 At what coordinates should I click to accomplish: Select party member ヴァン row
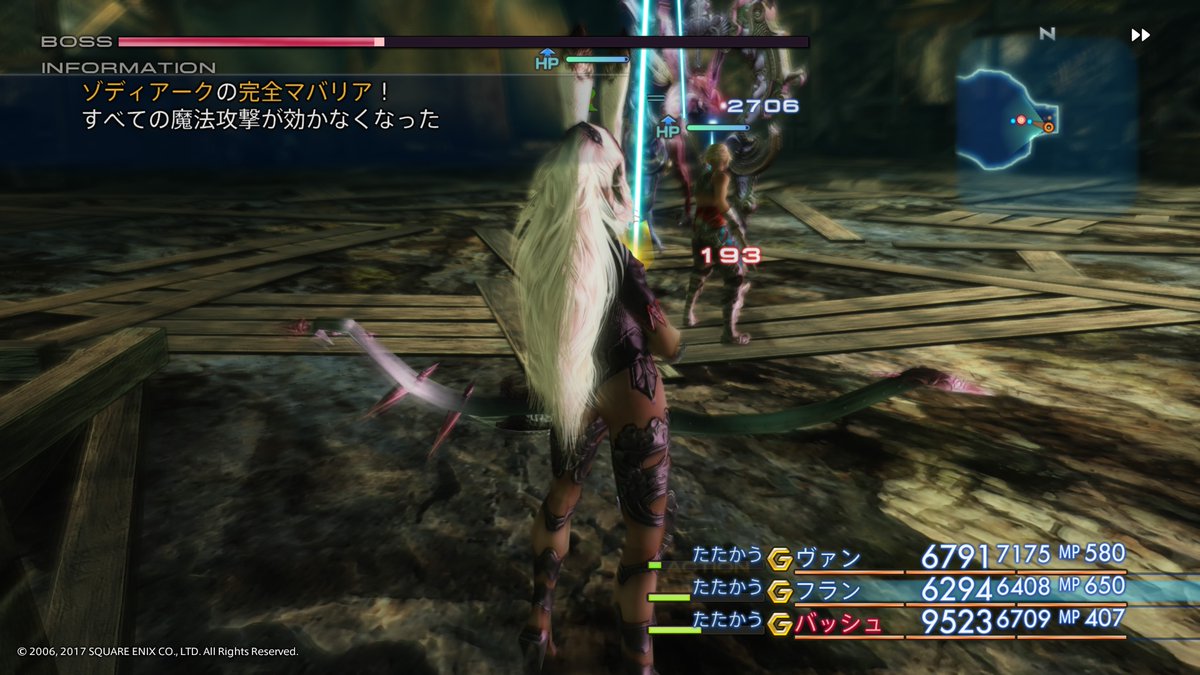tap(829, 558)
